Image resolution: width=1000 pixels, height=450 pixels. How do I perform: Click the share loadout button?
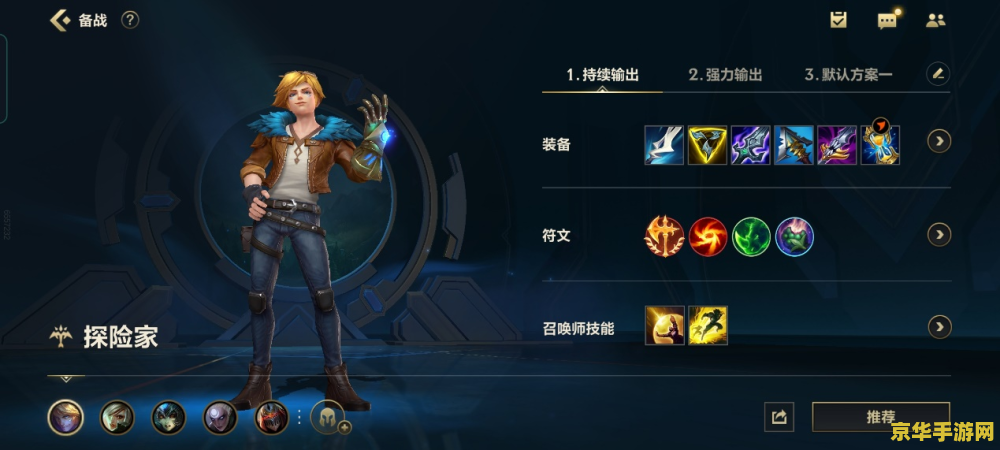(x=779, y=417)
